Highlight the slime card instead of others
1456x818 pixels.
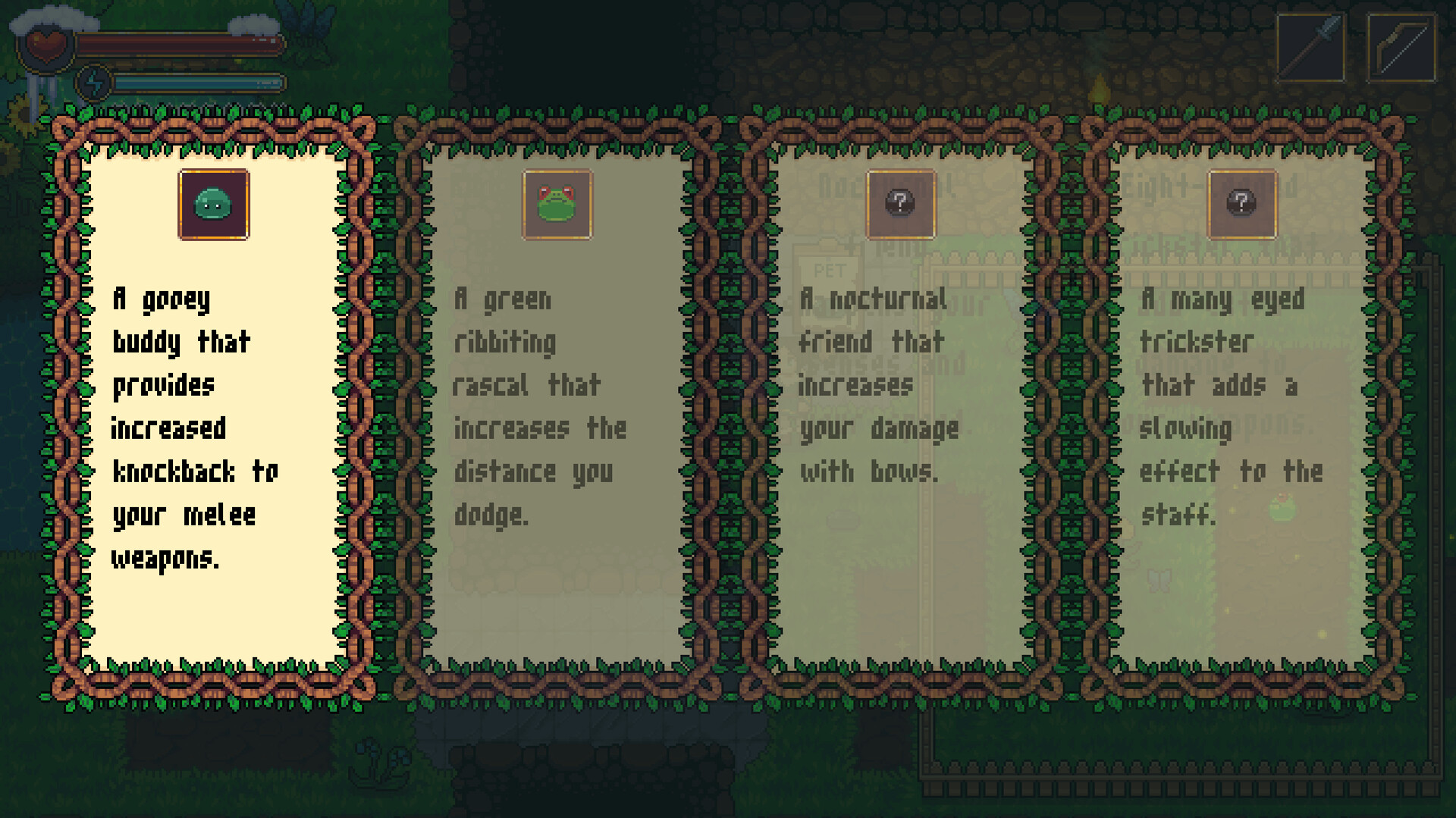pos(213,402)
